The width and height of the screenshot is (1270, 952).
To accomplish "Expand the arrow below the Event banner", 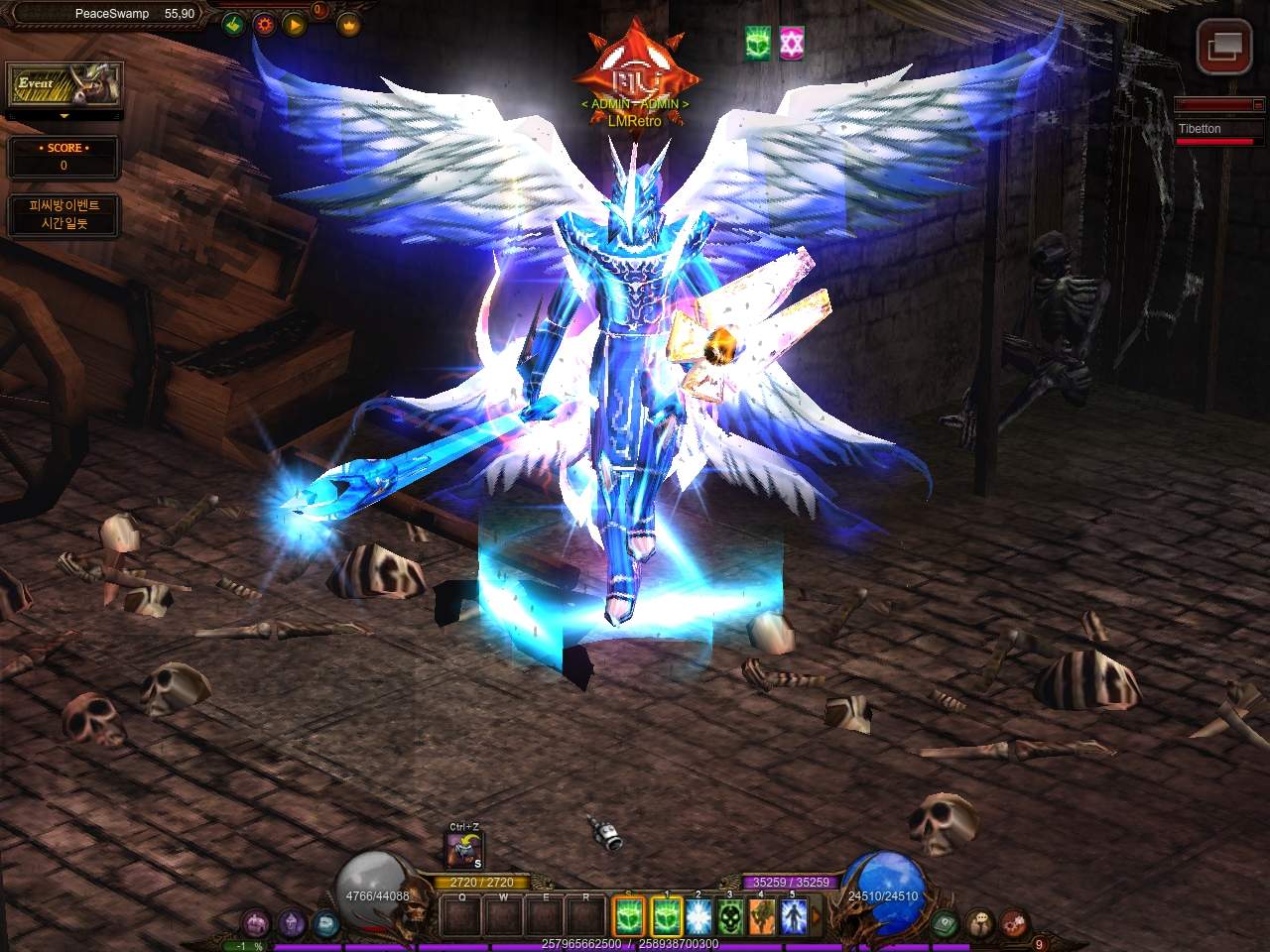I will [x=64, y=117].
